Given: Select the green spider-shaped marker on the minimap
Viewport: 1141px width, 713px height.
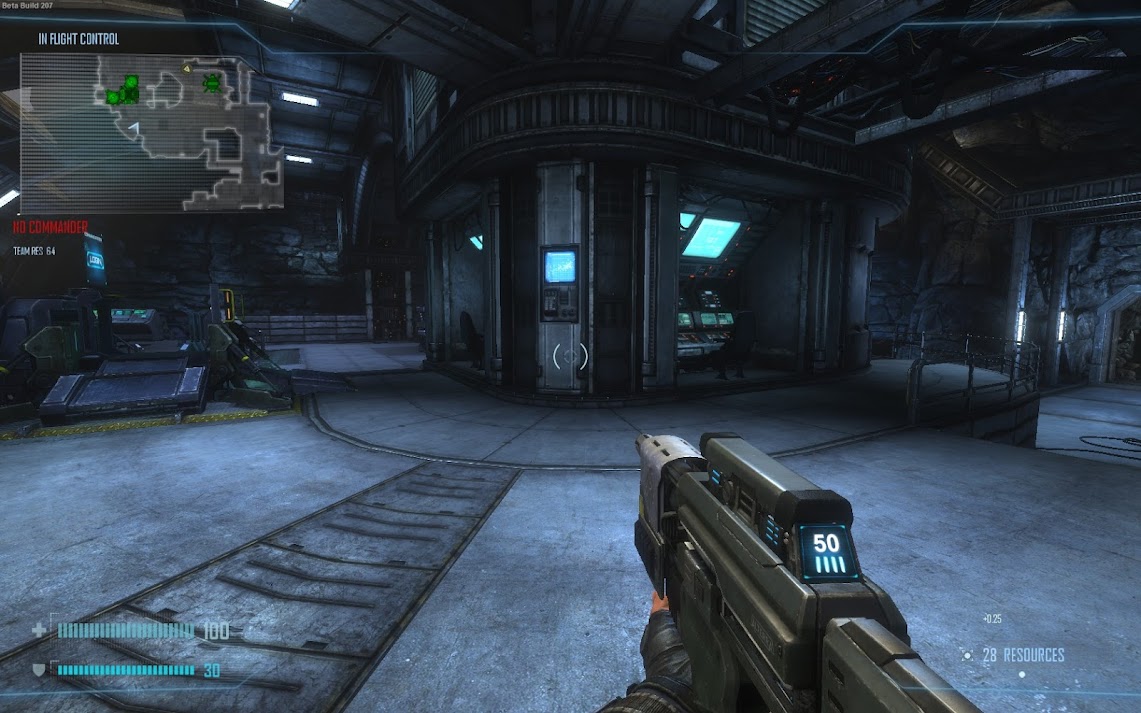Looking at the screenshot, I should coord(212,83).
